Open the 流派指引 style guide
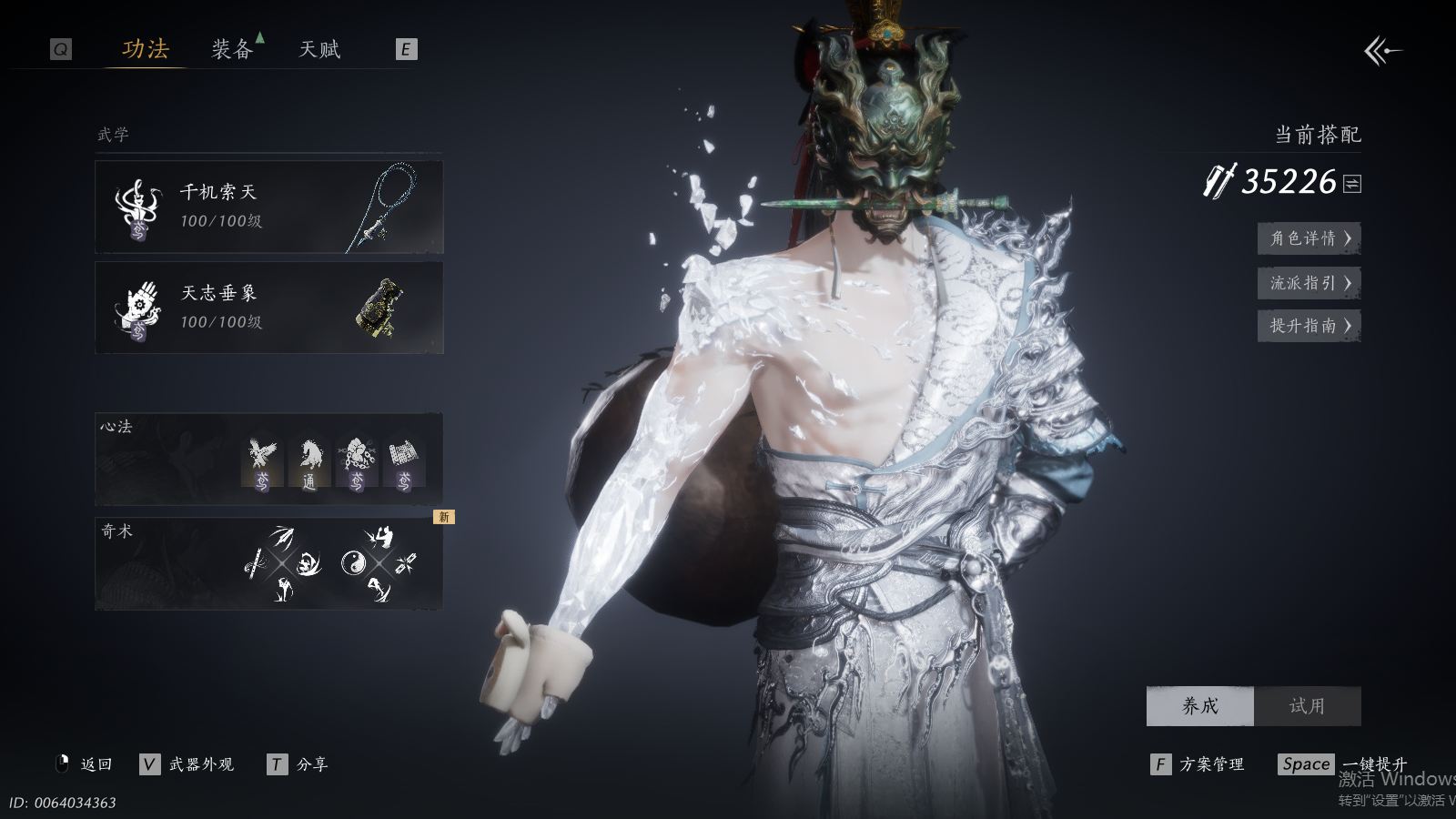The image size is (1456, 819). [x=1309, y=283]
